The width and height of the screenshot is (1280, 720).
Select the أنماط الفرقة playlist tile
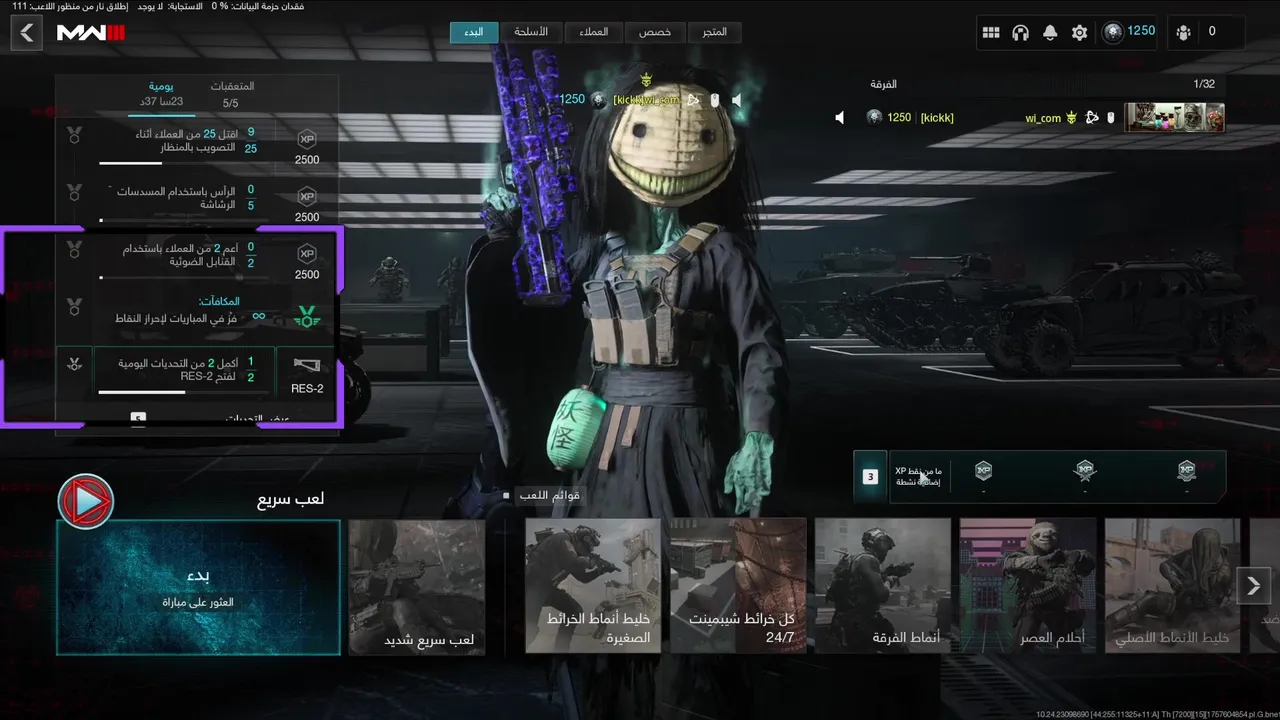coord(881,587)
